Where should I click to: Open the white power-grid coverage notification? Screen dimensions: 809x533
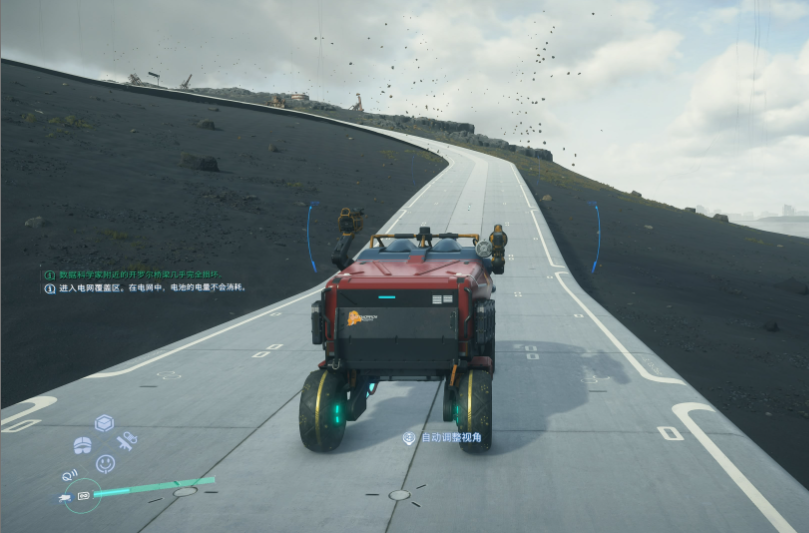click(x=145, y=288)
